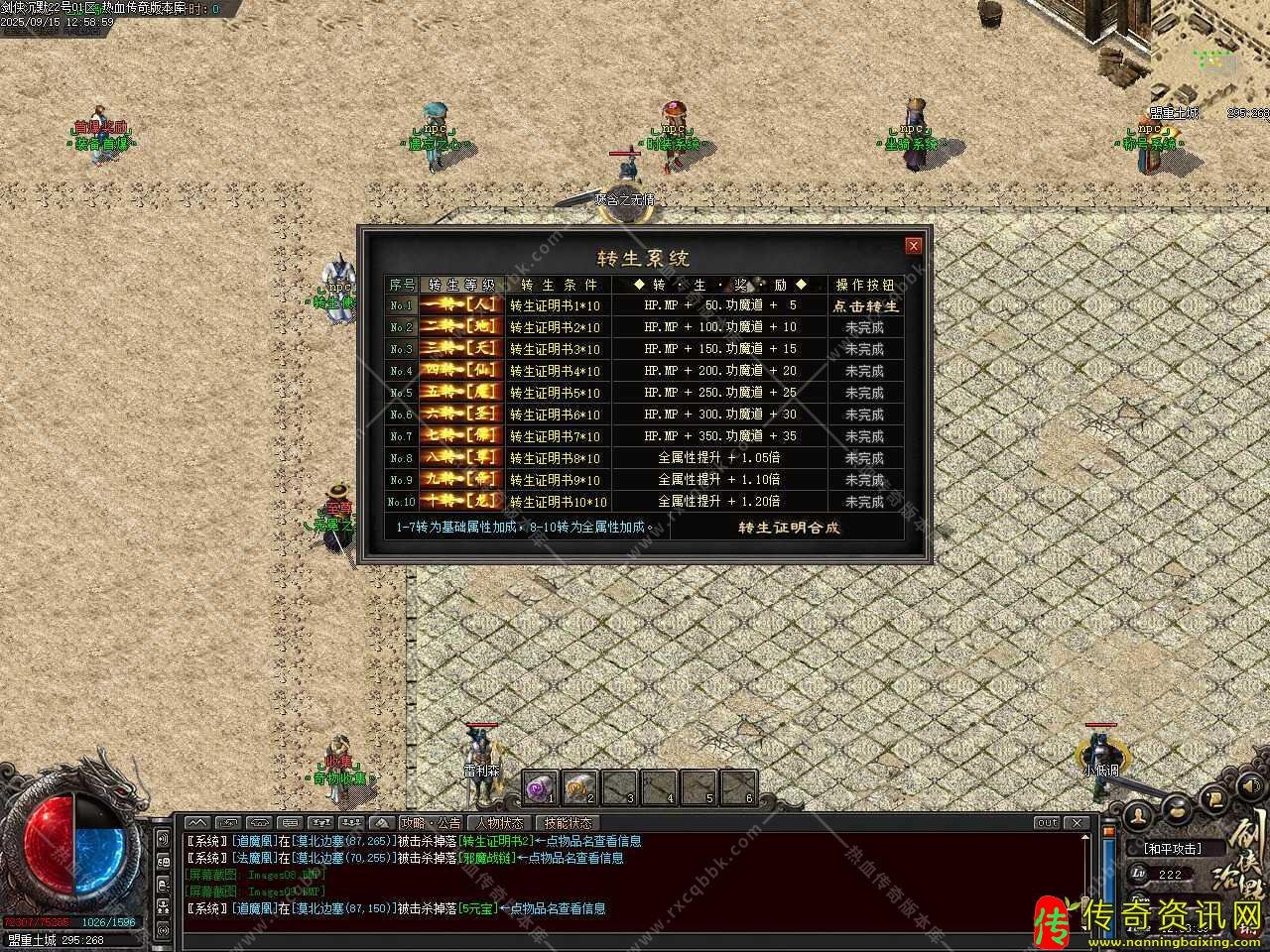Click the 点击转生 button for No.1

(865, 306)
